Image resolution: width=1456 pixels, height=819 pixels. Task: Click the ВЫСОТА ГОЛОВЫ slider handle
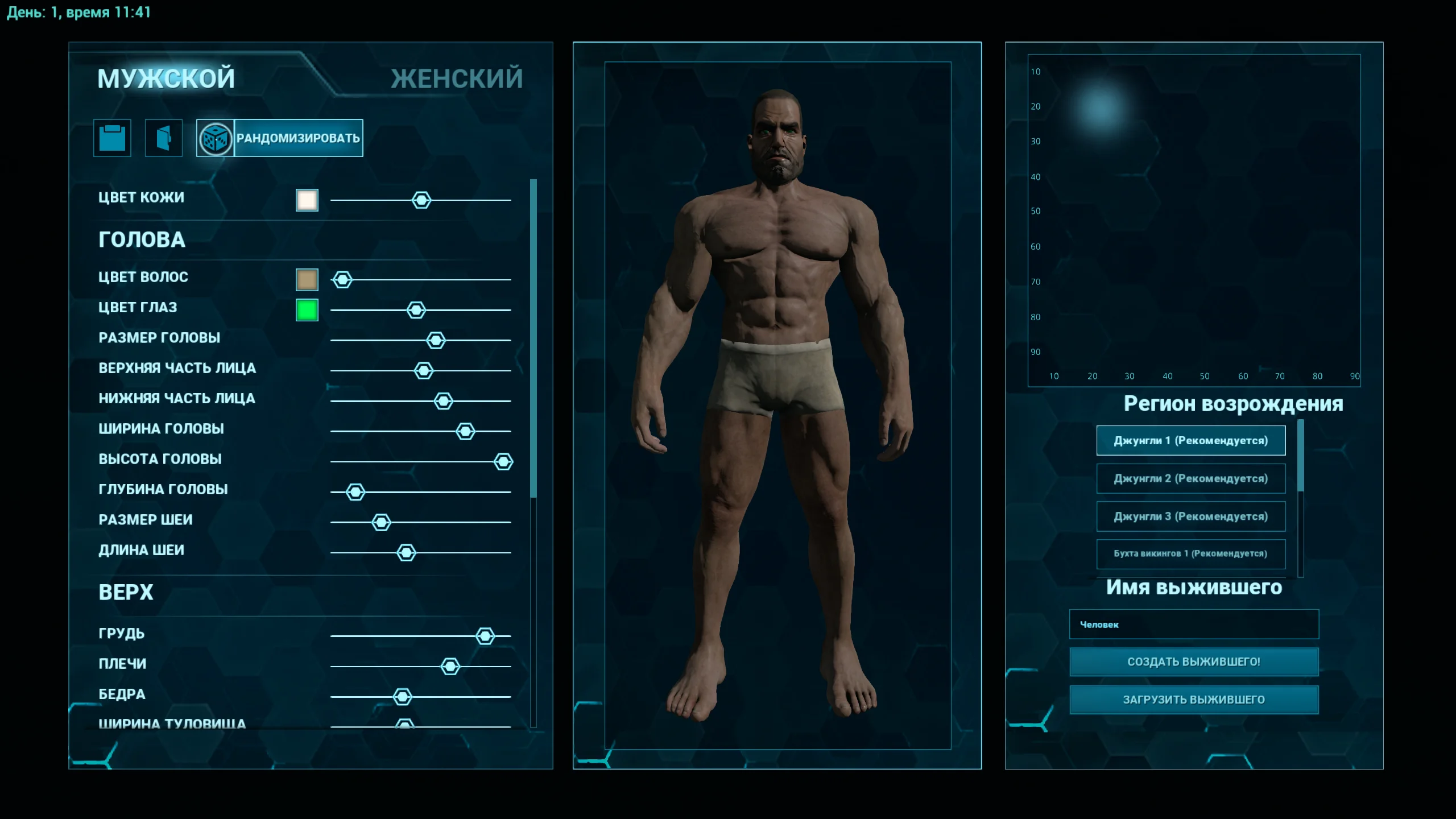503,462
